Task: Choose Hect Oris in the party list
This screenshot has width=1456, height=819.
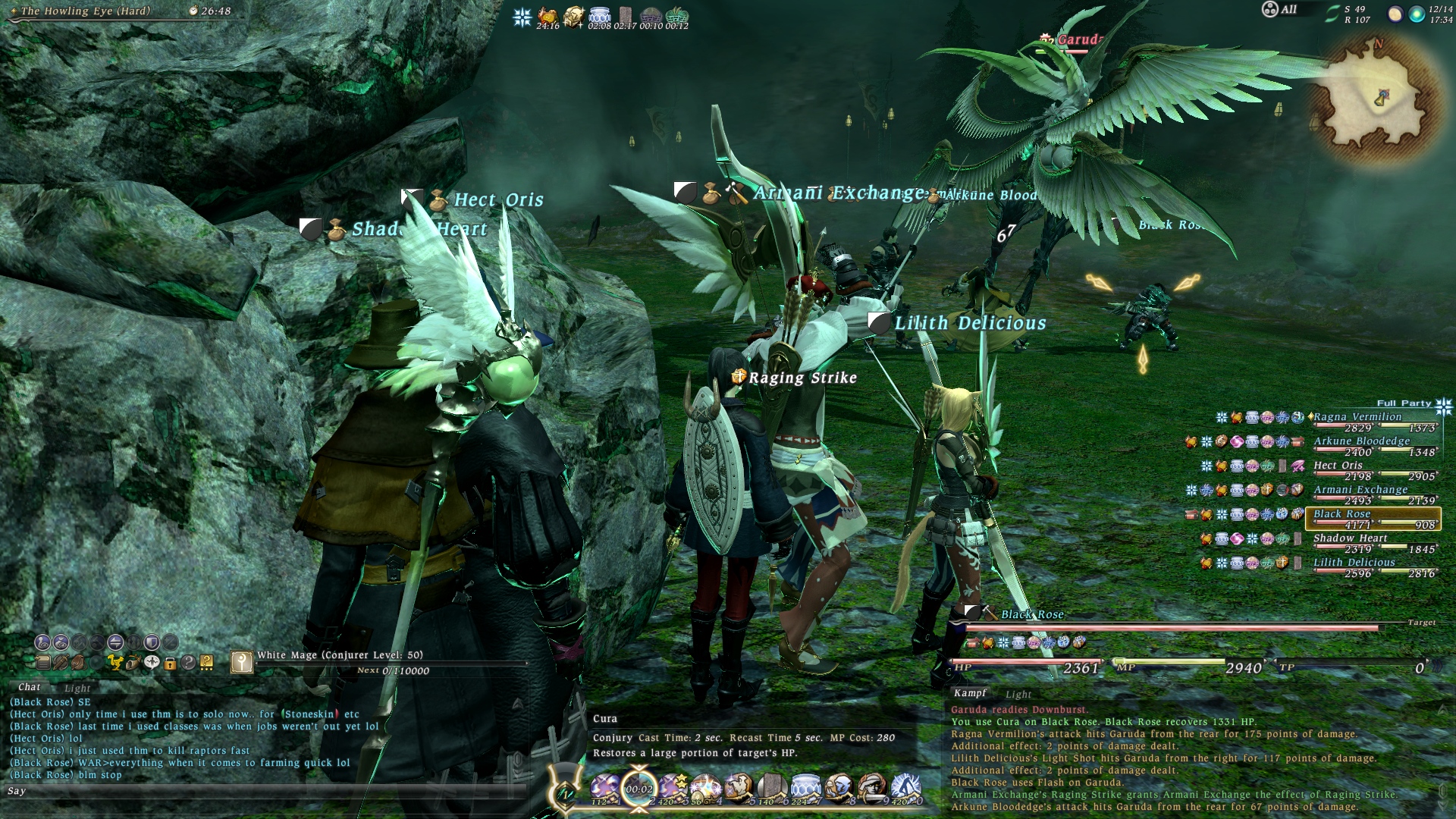Action: (x=1338, y=466)
